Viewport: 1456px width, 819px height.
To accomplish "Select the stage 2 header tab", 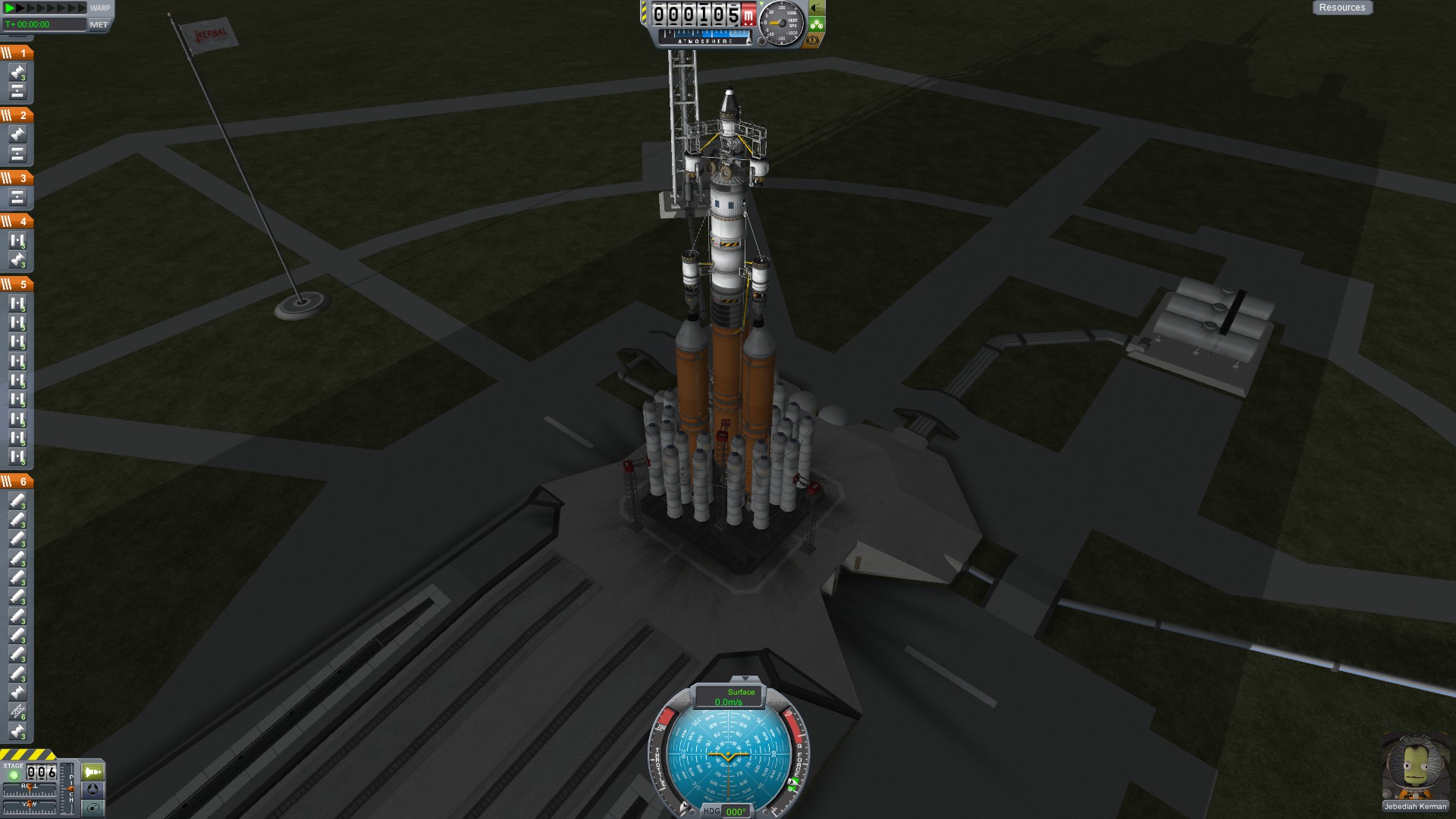I will (x=16, y=115).
